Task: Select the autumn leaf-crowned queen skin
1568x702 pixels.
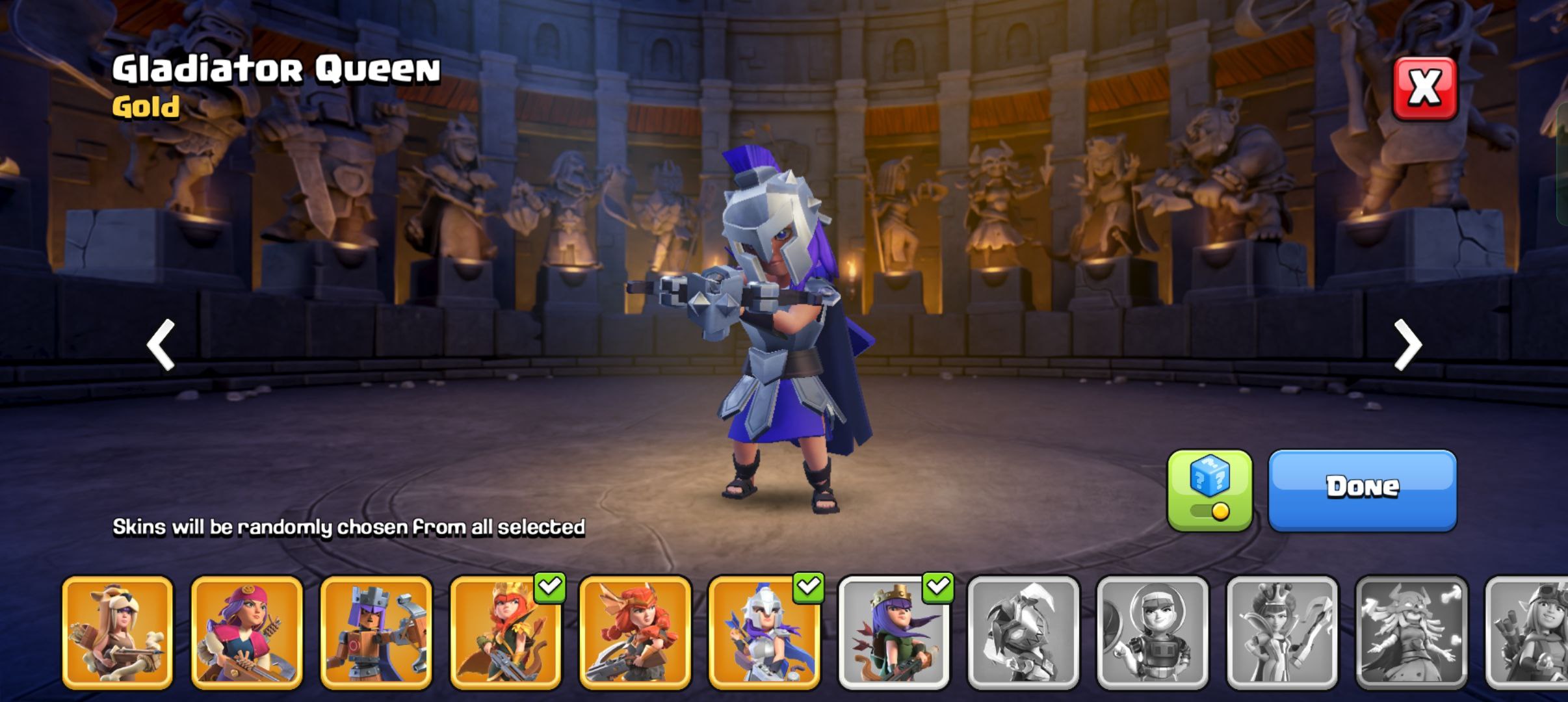Action: click(505, 632)
